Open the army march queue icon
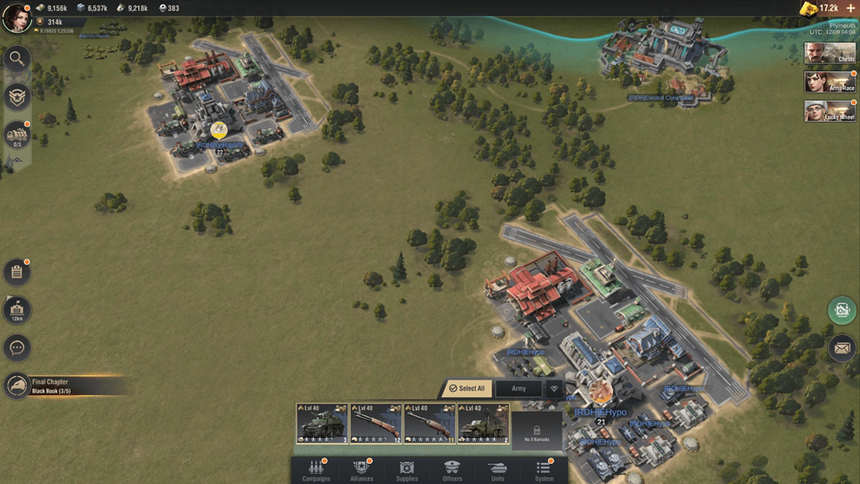The width and height of the screenshot is (860, 484). tap(17, 134)
